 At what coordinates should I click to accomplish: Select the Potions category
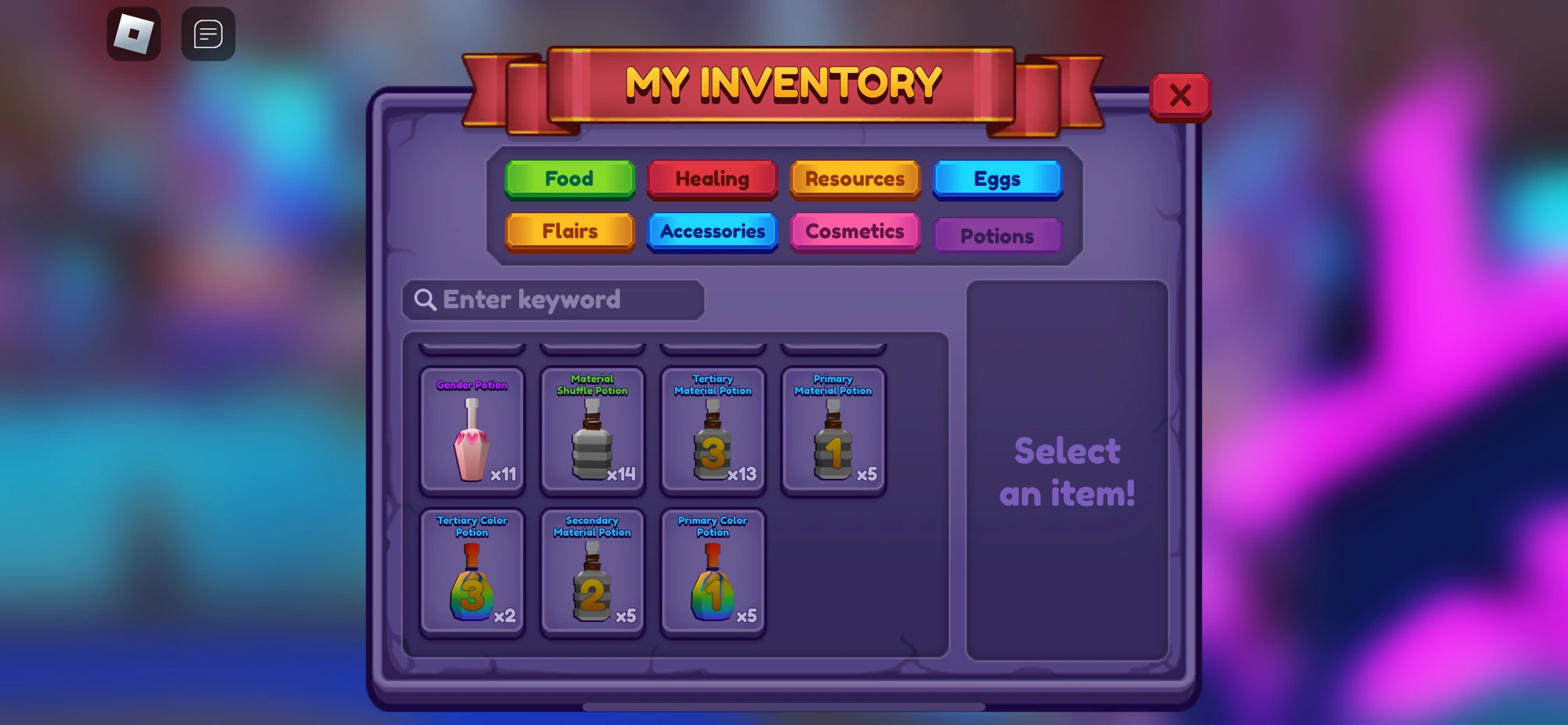[997, 235]
